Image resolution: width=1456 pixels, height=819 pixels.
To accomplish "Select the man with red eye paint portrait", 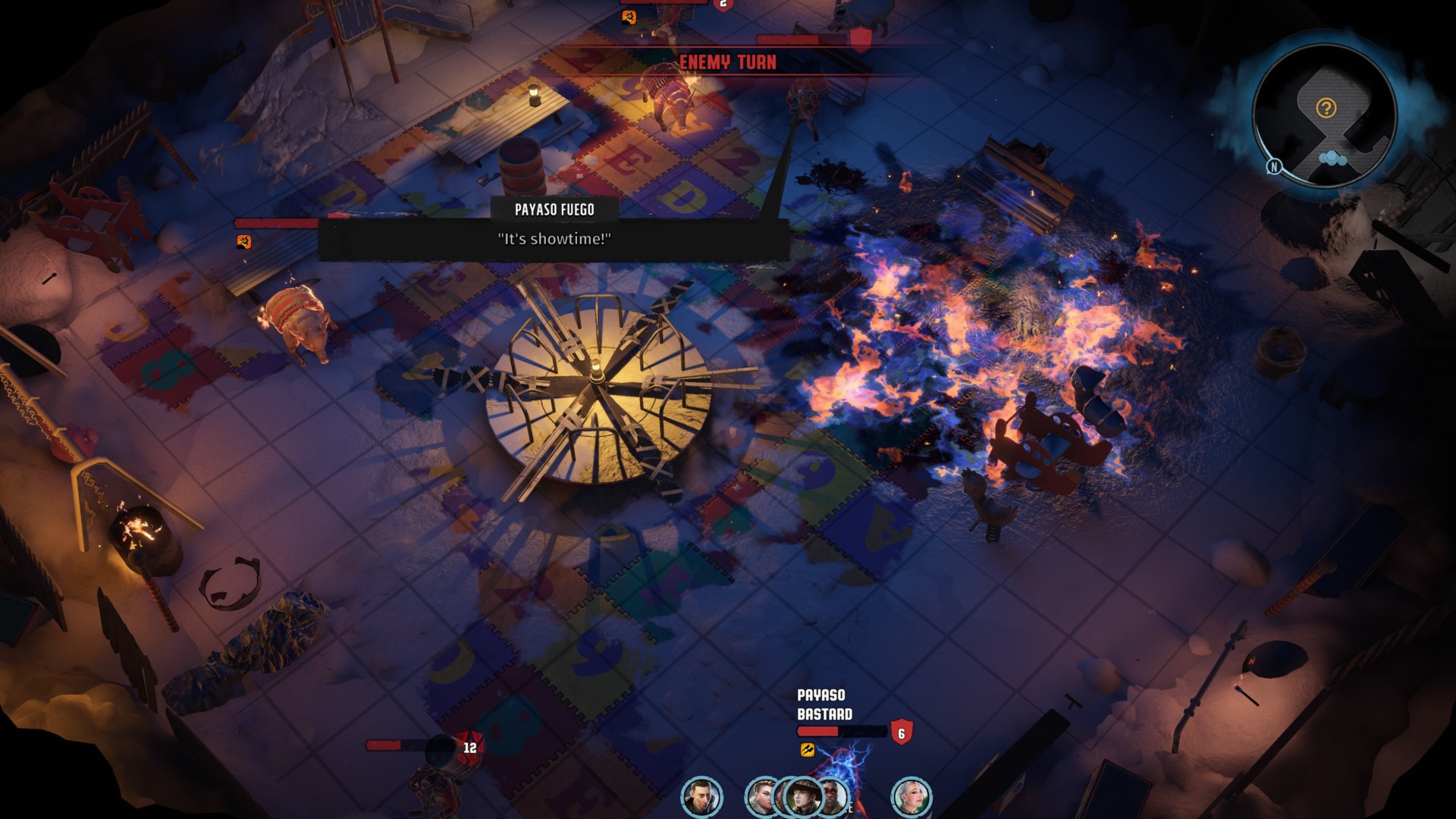I will [x=836, y=796].
